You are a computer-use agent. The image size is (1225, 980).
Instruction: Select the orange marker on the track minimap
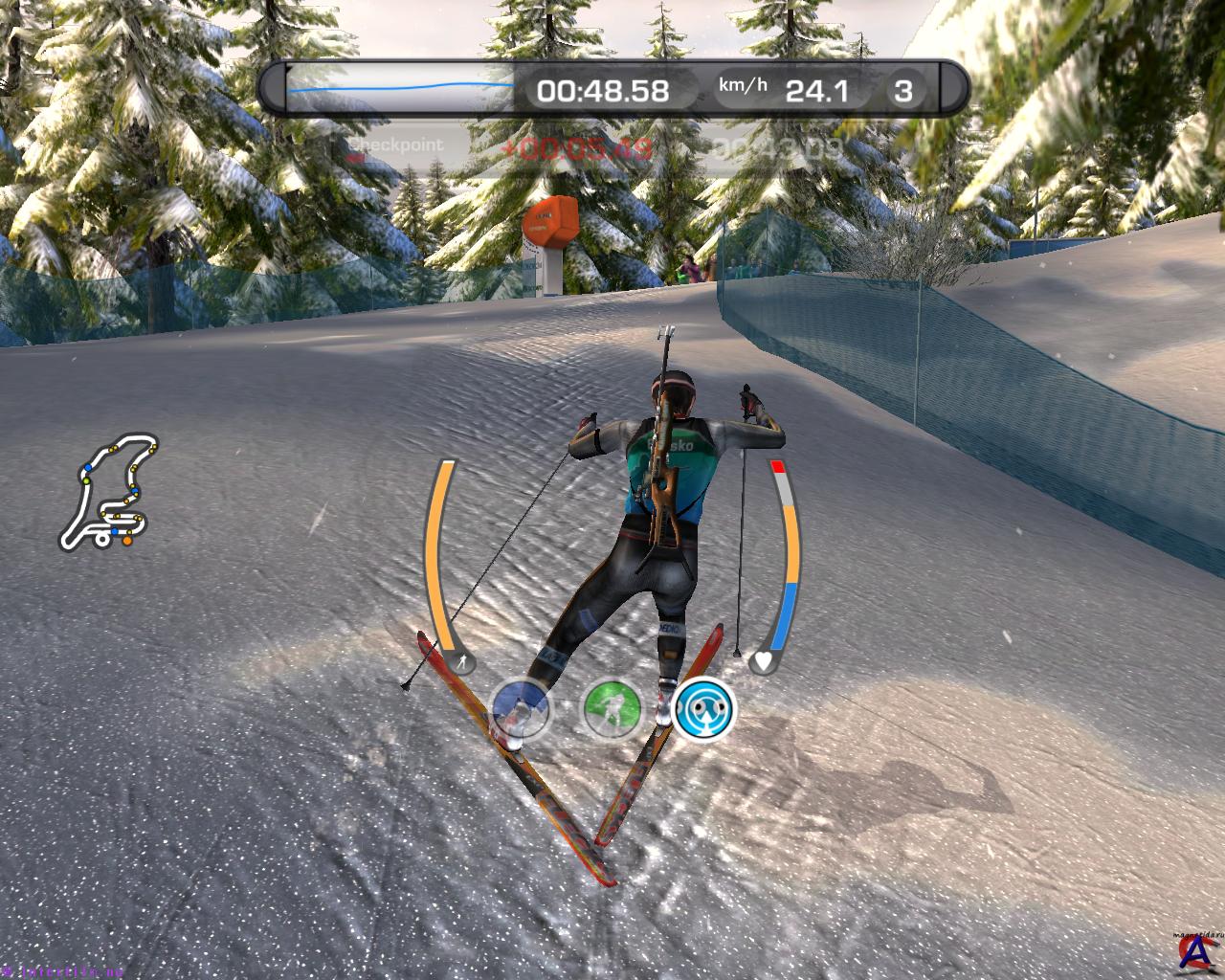(125, 542)
